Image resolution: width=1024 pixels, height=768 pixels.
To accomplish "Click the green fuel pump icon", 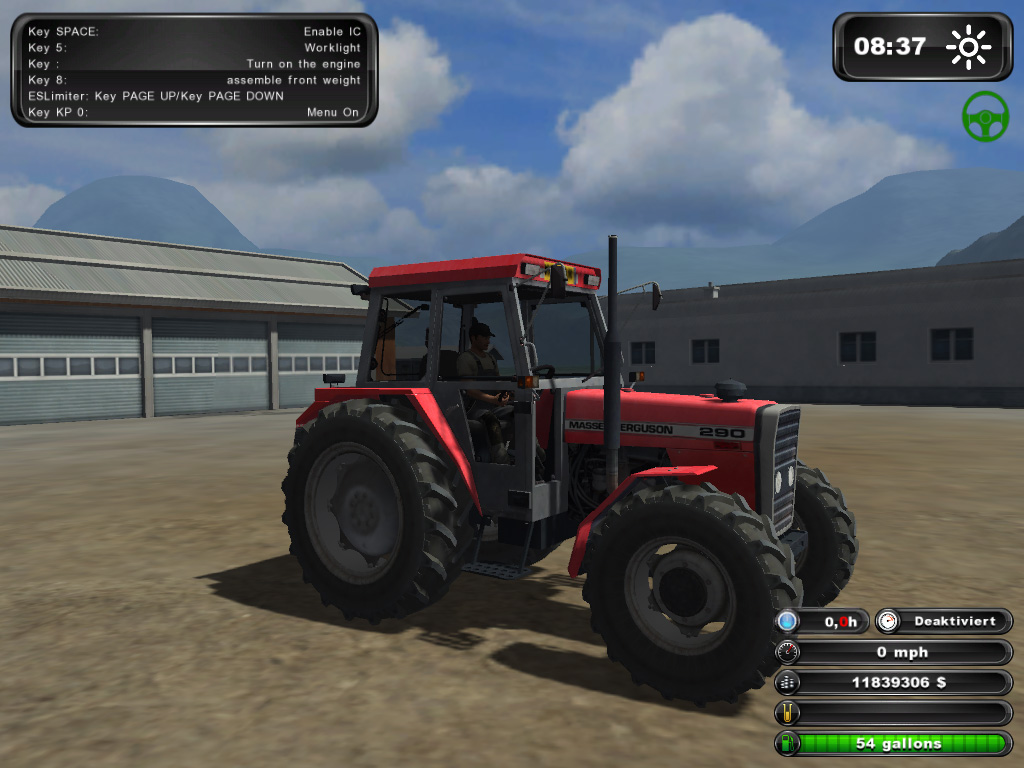I will click(x=788, y=744).
